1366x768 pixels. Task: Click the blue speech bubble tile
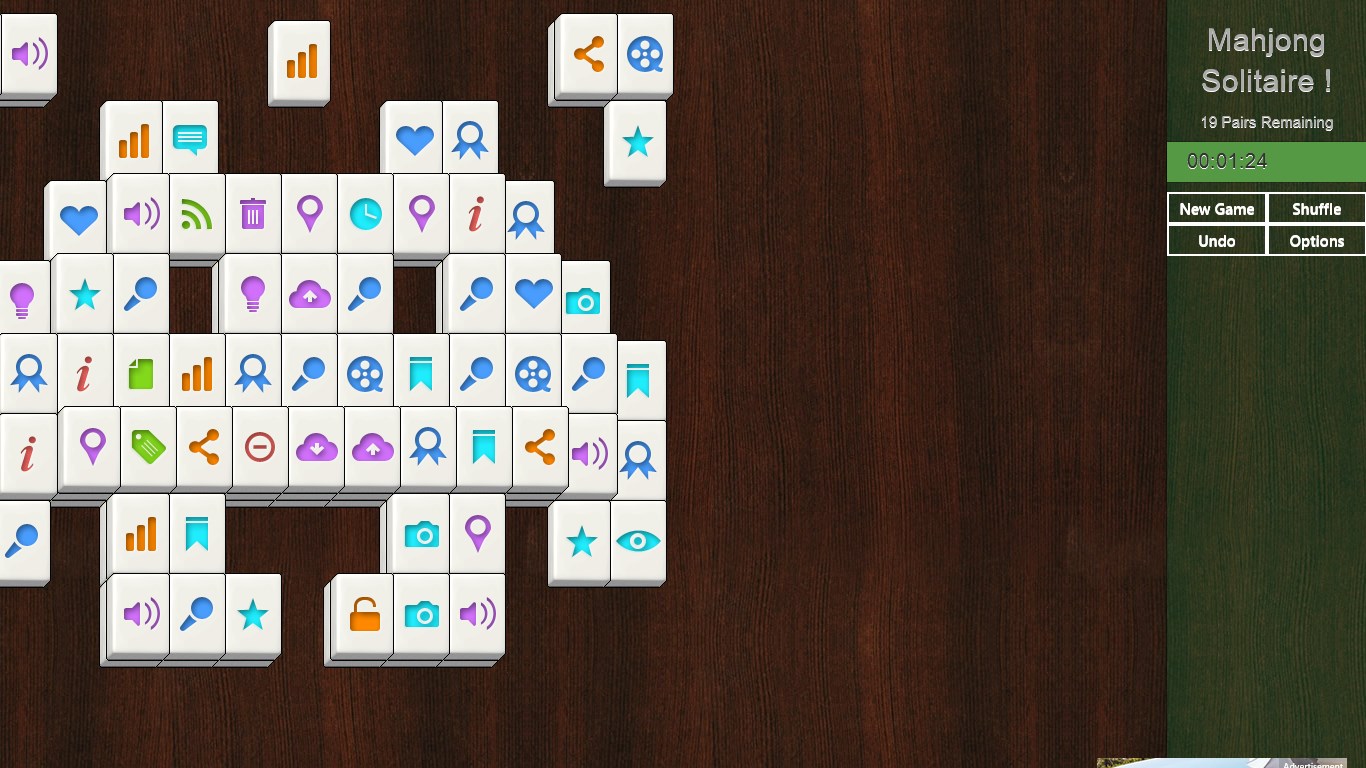click(x=189, y=137)
